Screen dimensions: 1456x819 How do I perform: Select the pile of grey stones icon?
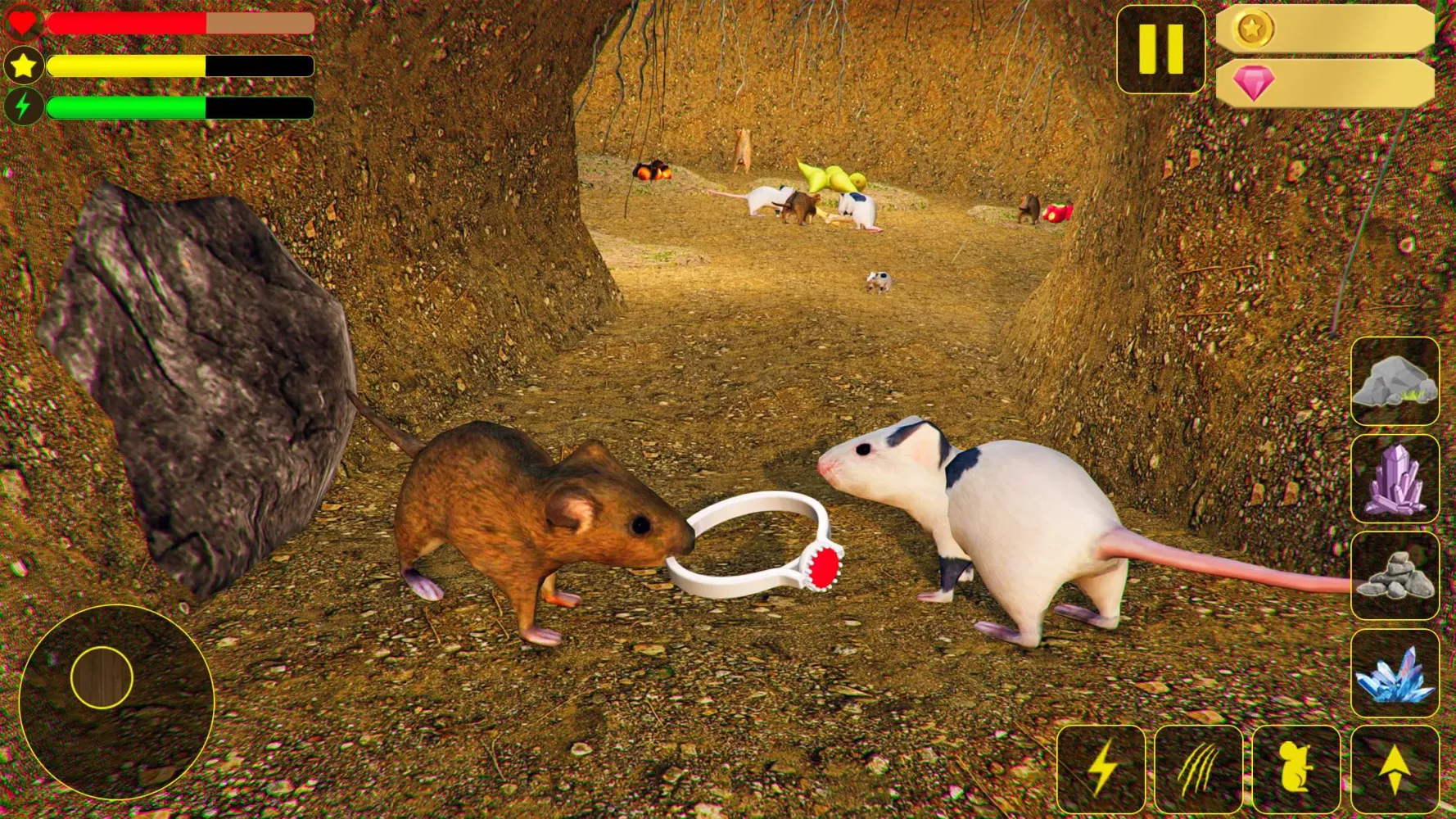1394,575
